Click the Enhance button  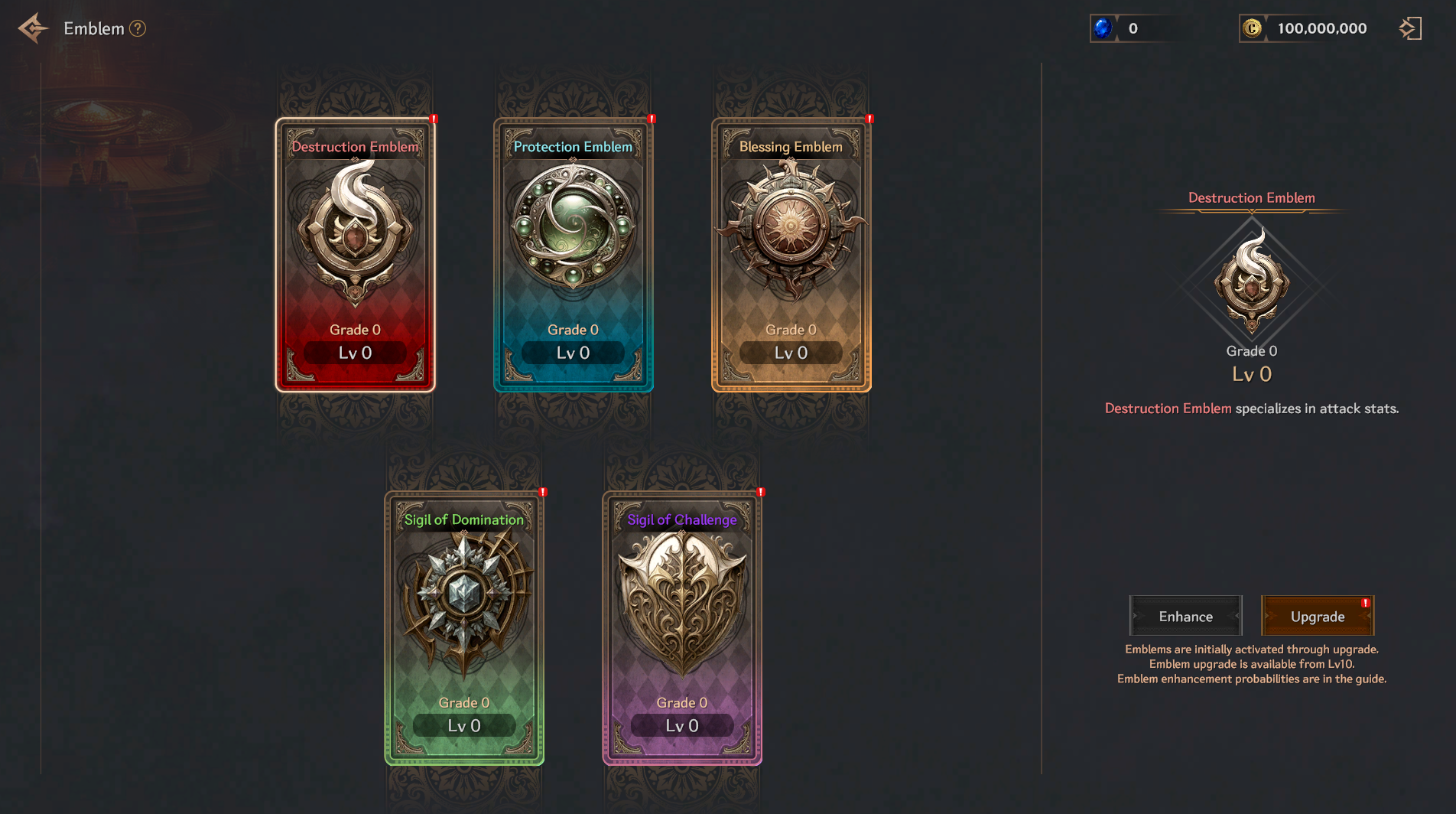pos(1185,617)
